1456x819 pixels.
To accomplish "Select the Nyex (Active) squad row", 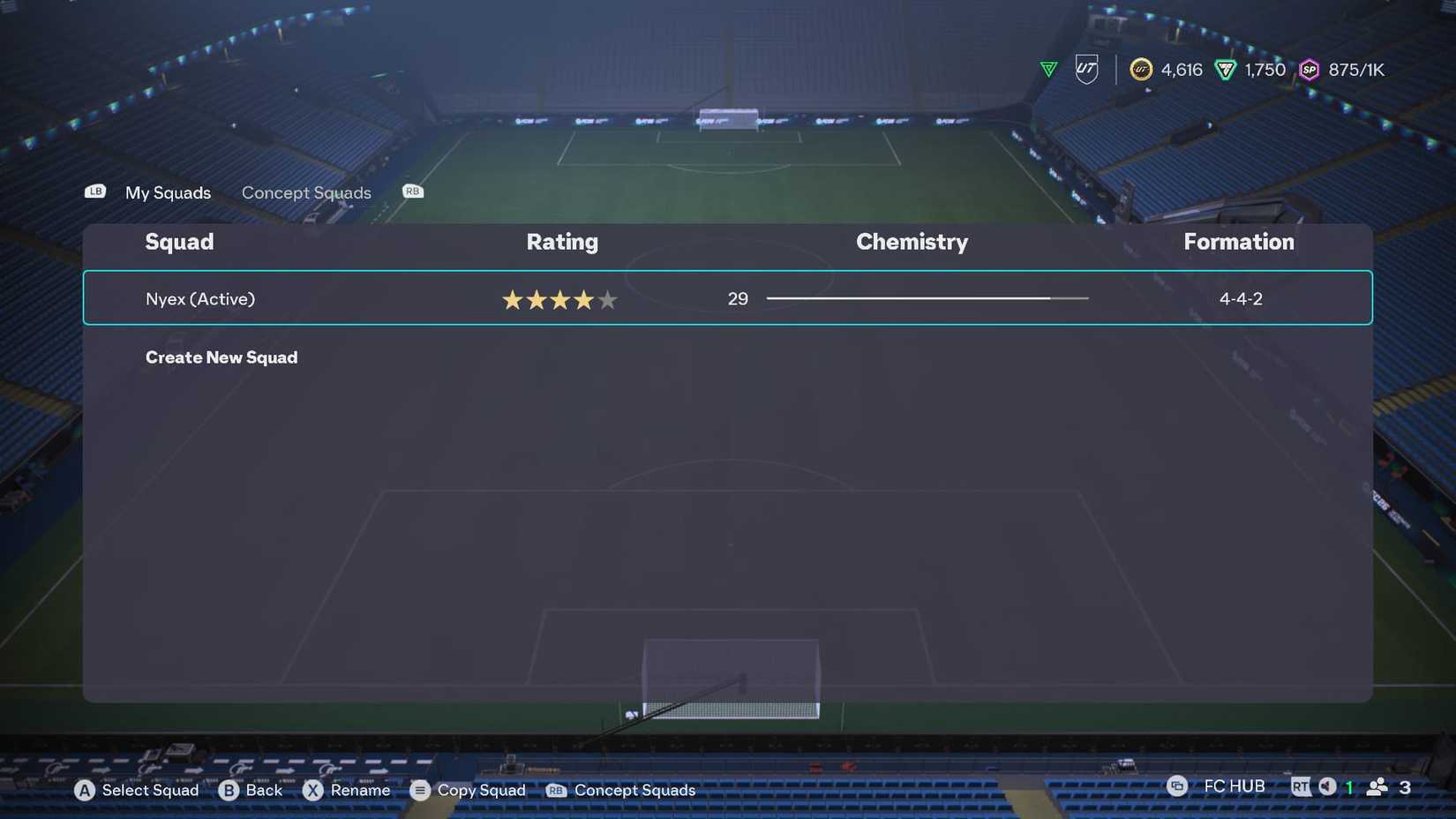I will click(x=199, y=298).
